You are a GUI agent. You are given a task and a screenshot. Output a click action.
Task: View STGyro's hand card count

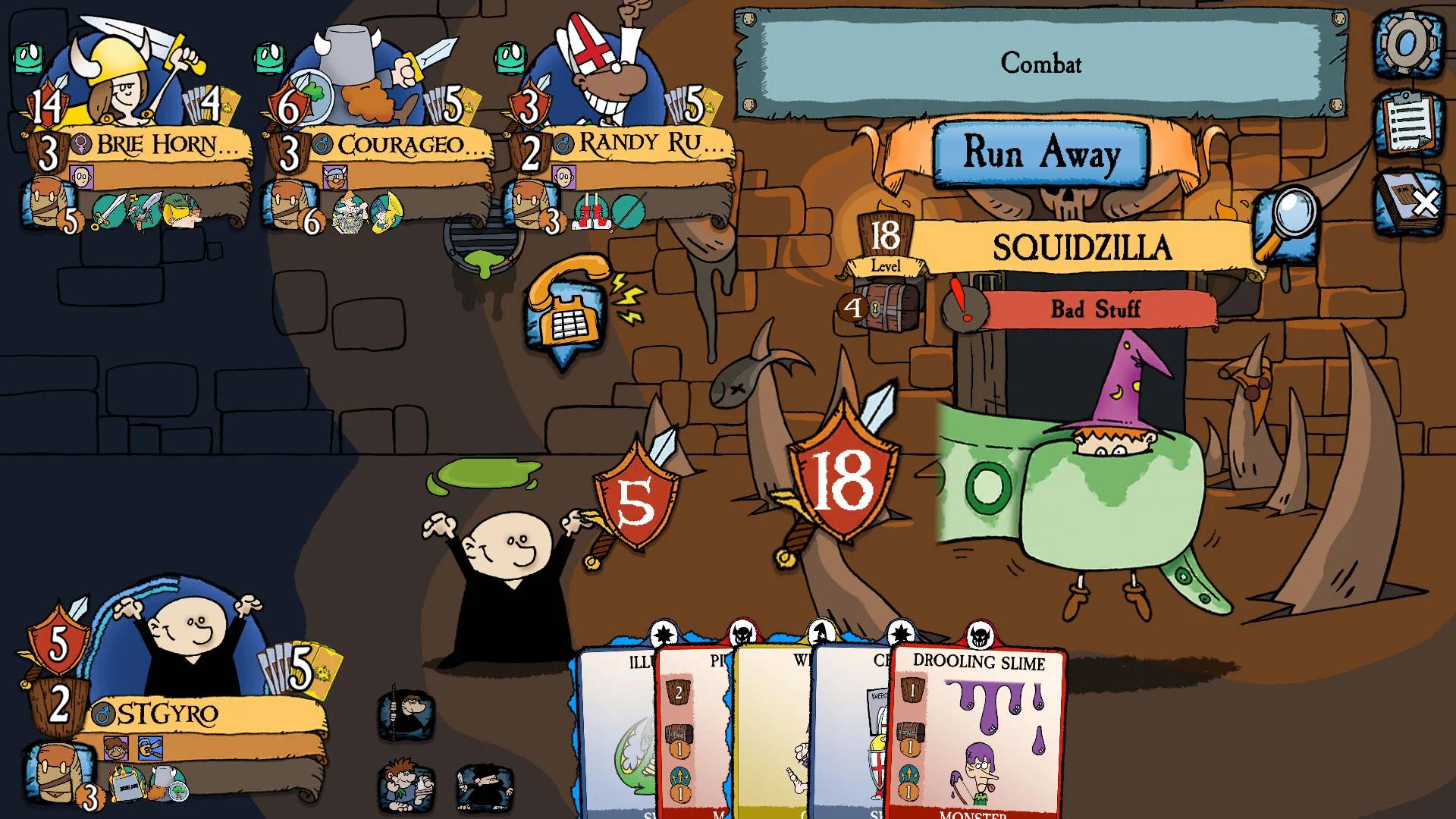click(x=292, y=669)
